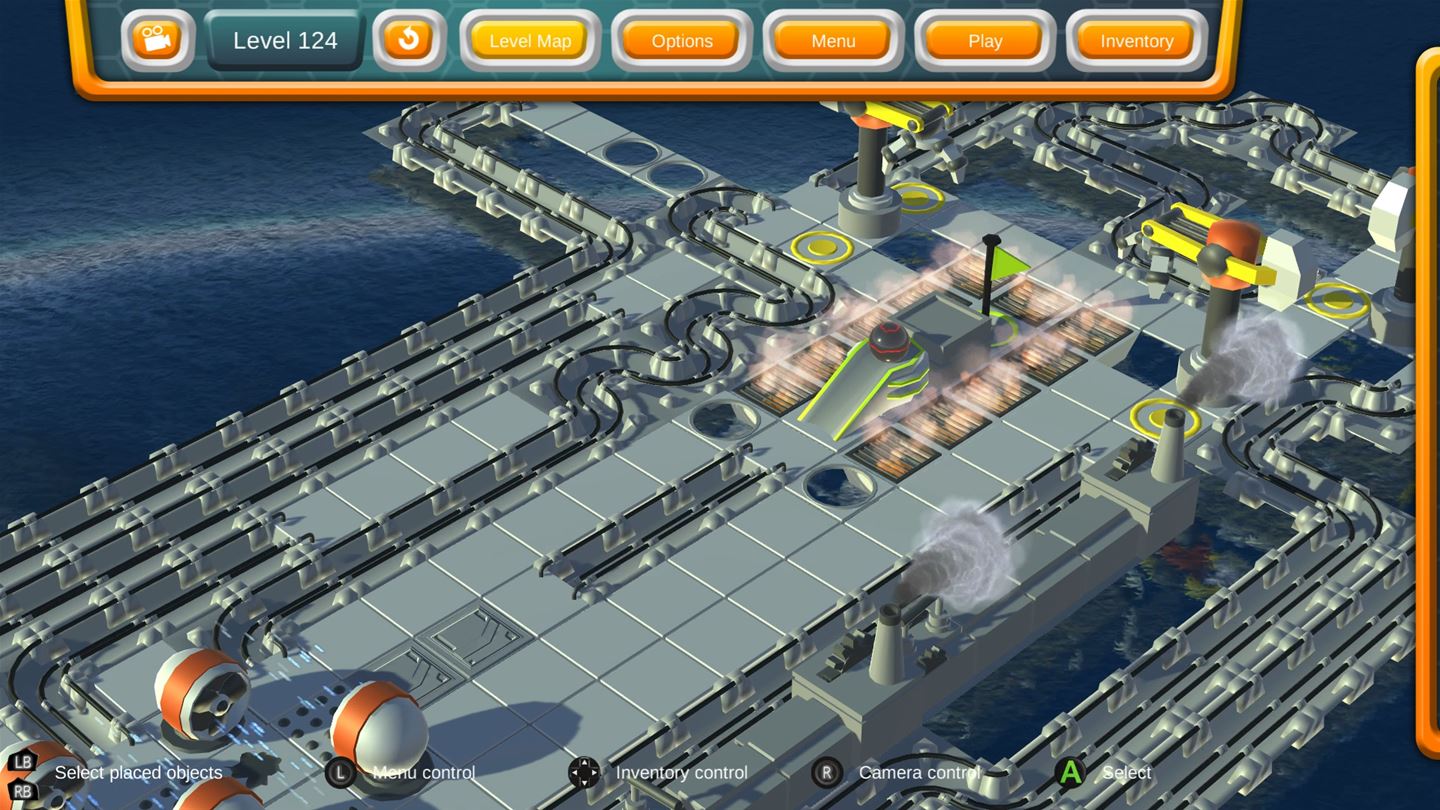Select the cannon in the level center
This screenshot has height=810, width=1440.
pyautogui.click(x=888, y=363)
